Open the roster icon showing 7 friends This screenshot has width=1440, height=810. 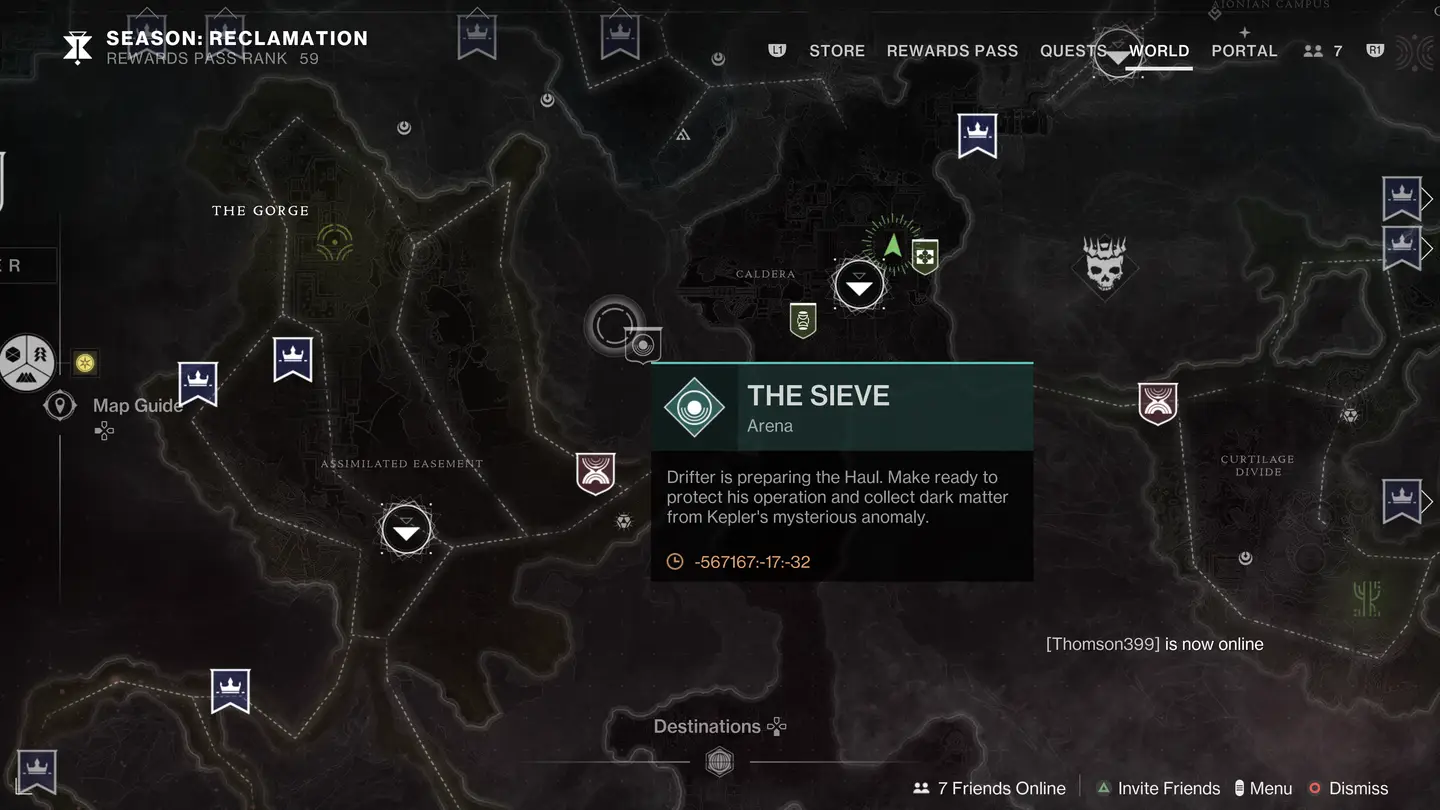point(1323,51)
